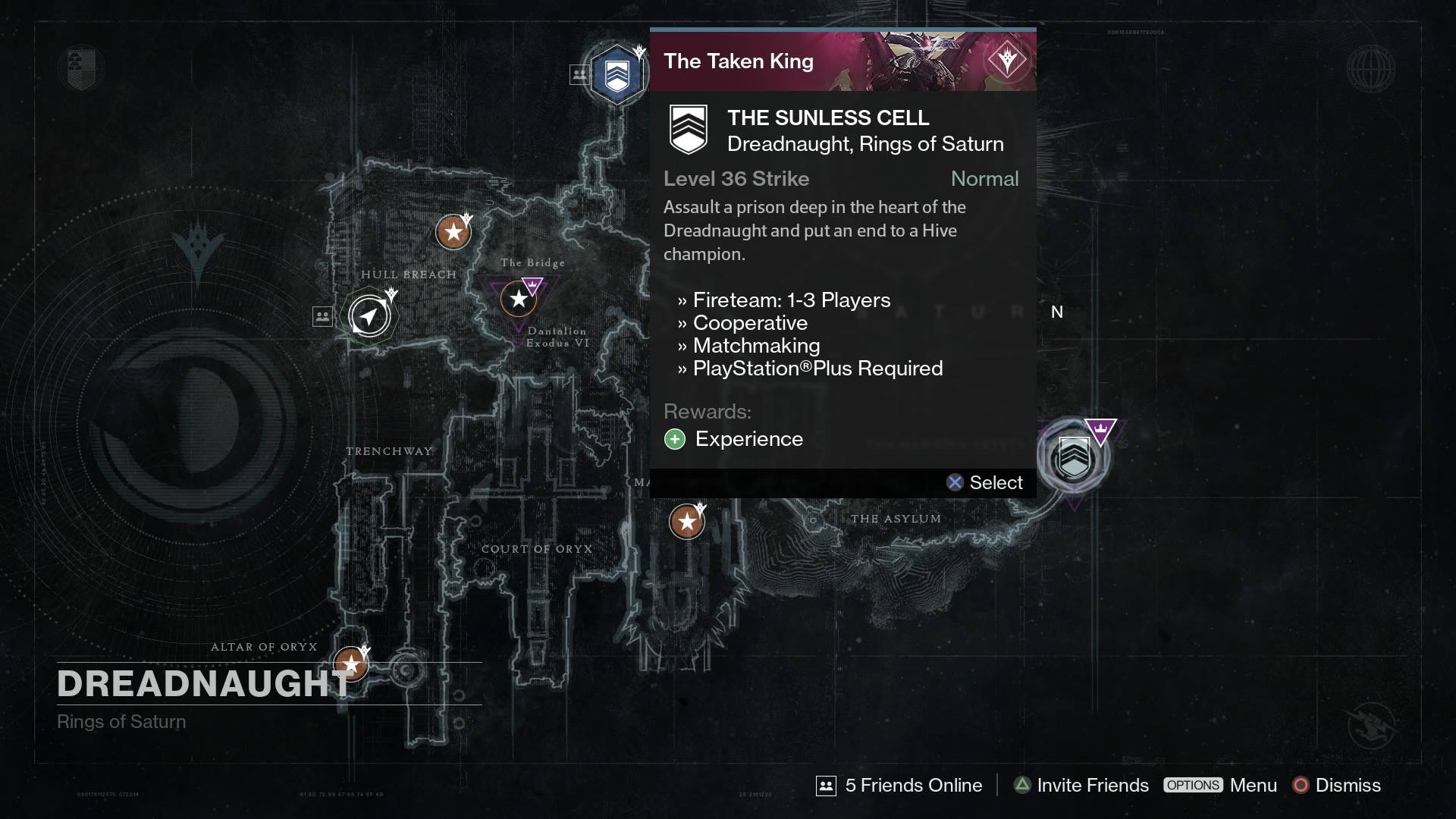The width and height of the screenshot is (1456, 819).
Task: Click the mission star near Court of Oryx
Action: (686, 521)
